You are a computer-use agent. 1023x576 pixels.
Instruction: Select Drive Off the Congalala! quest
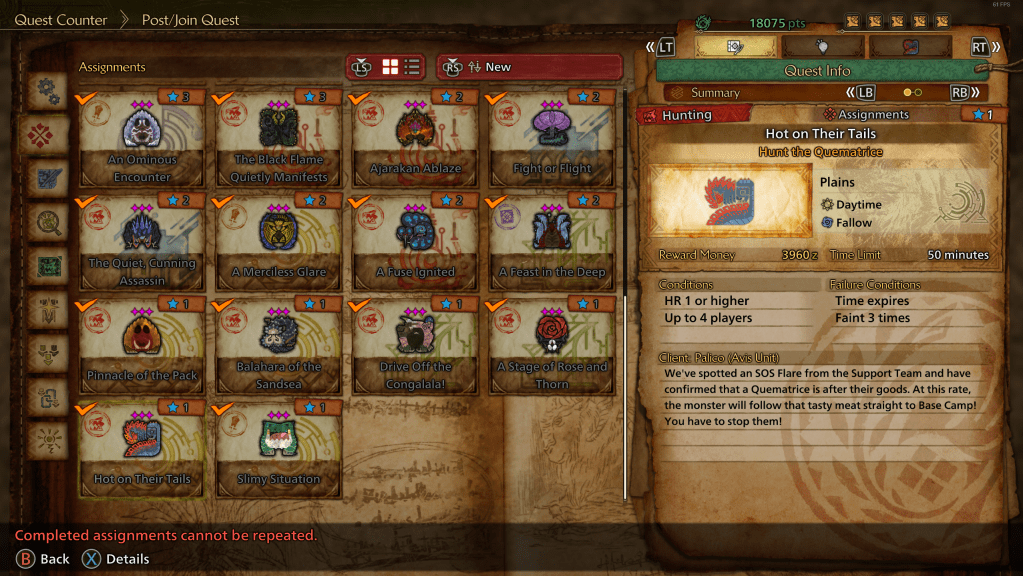point(415,346)
